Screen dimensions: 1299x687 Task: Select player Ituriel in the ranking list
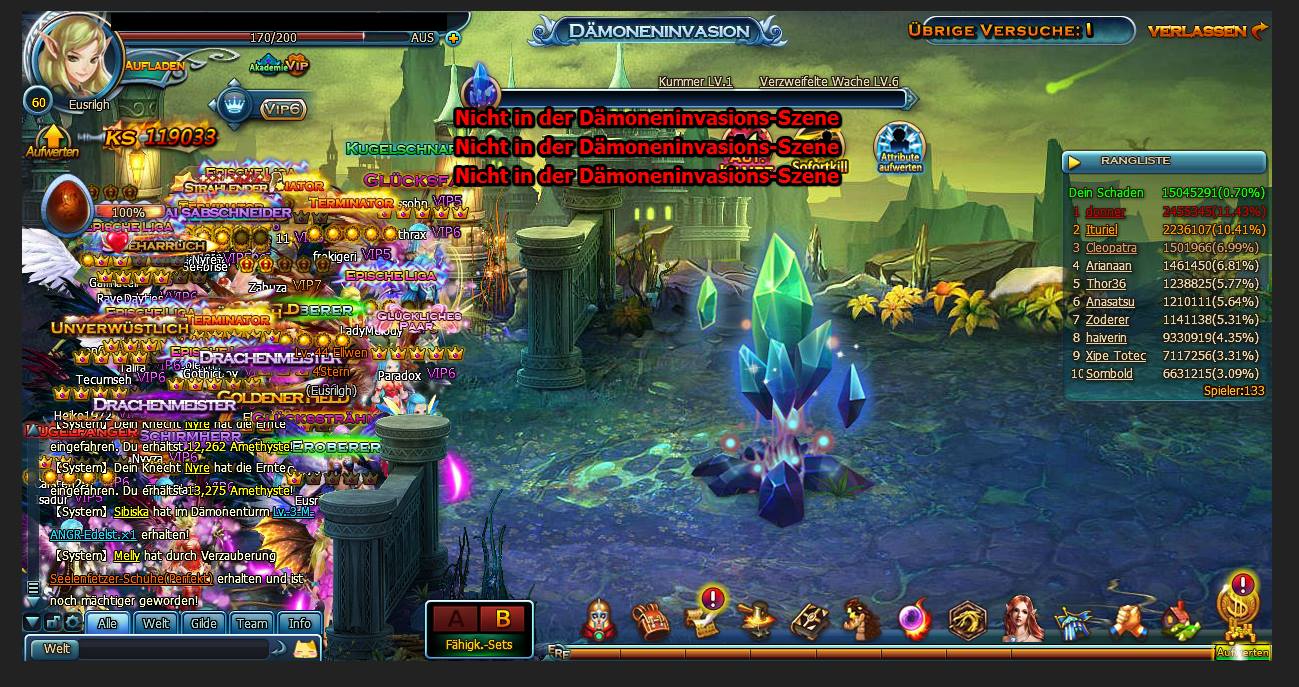[x=1102, y=230]
